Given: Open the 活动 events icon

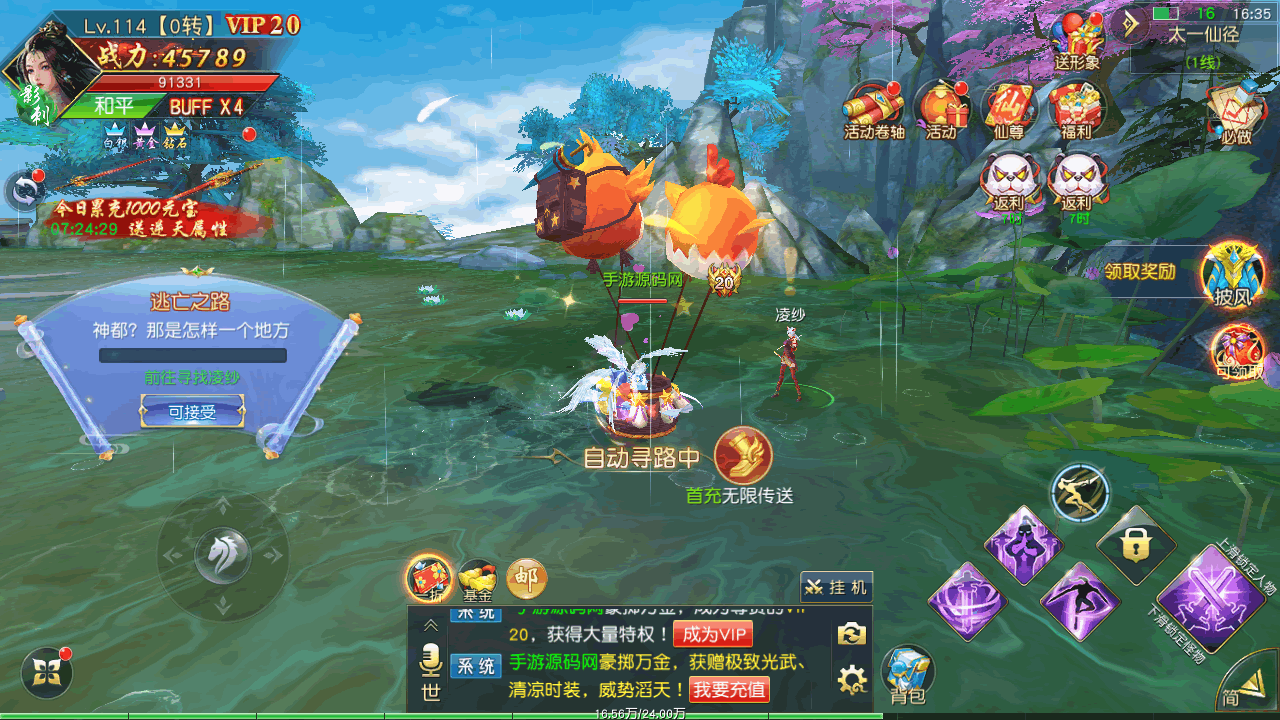Looking at the screenshot, I should pos(941,108).
